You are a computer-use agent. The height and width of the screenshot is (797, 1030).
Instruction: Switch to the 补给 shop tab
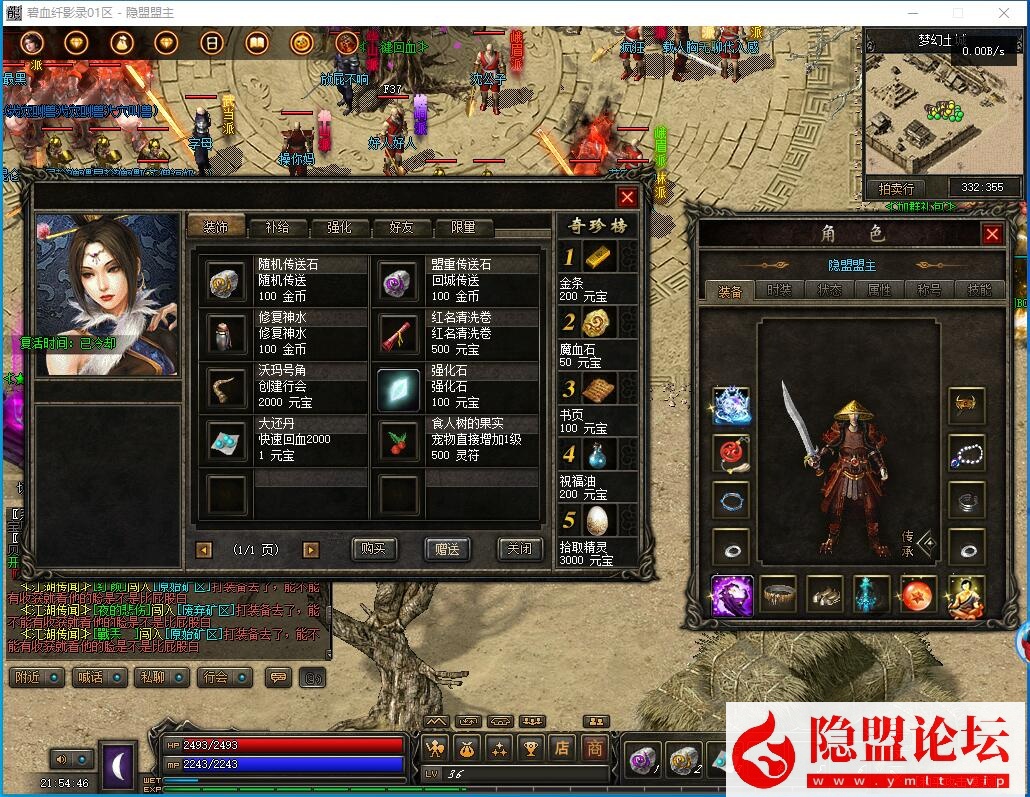pyautogui.click(x=277, y=228)
